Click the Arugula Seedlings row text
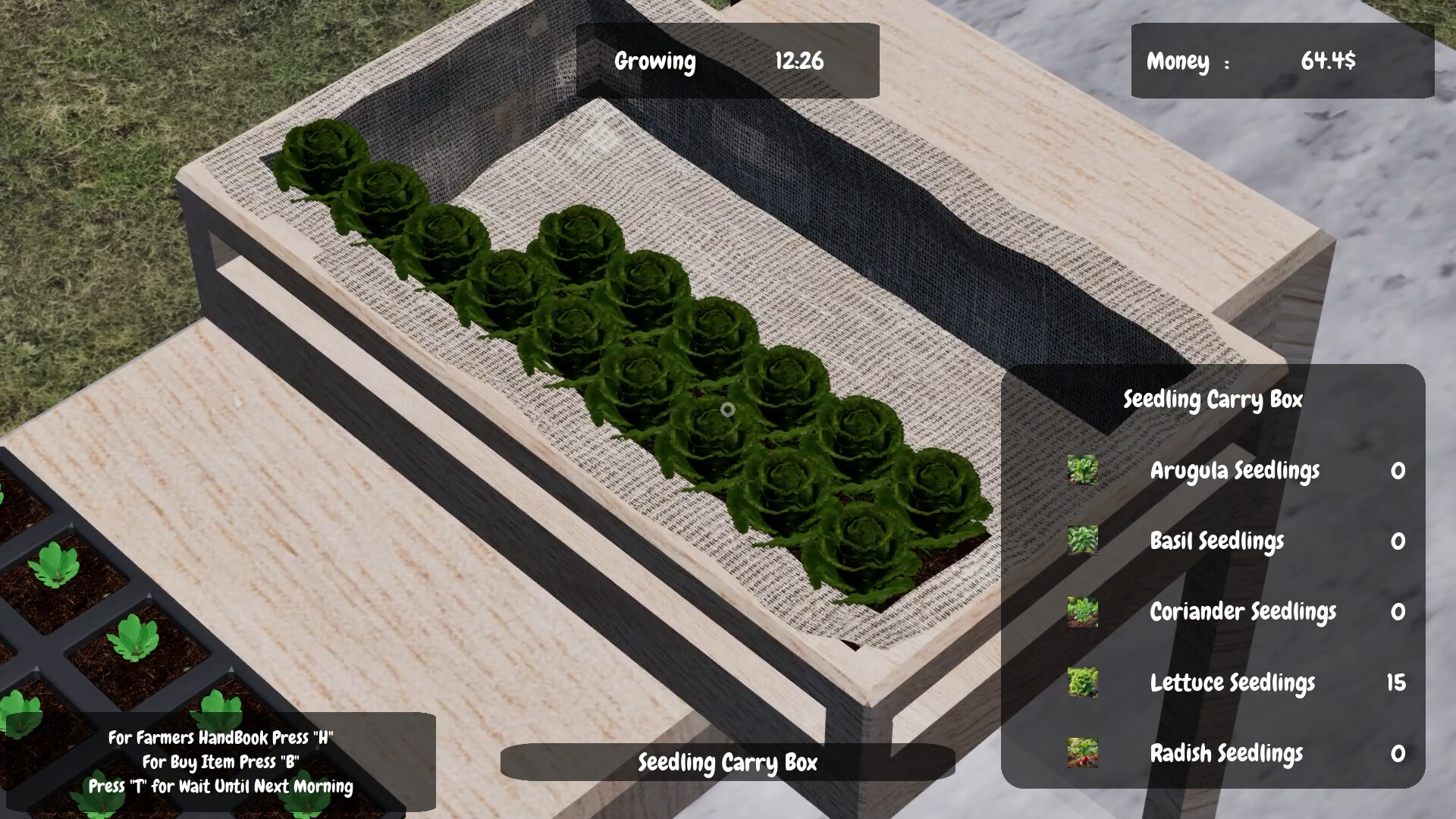Screen dimensions: 1456x819 coord(1235,471)
